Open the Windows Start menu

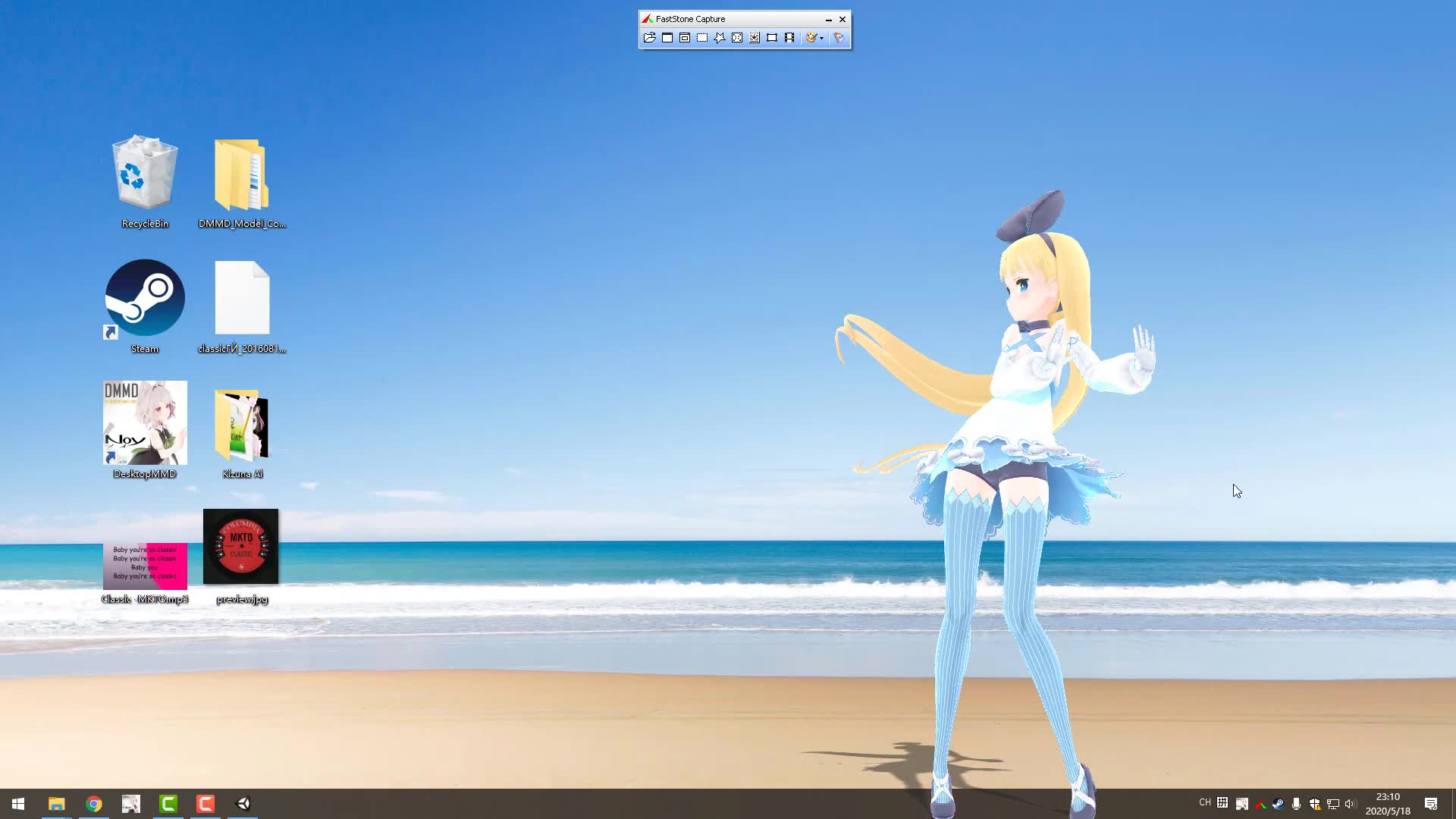[17, 803]
